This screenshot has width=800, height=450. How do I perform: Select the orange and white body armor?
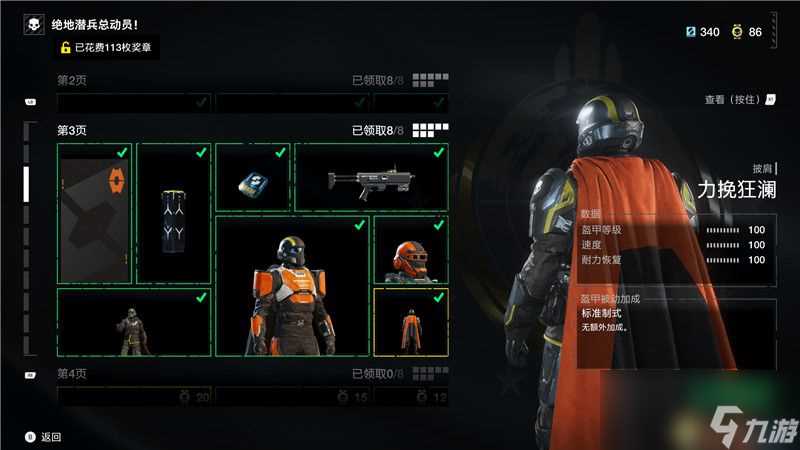(292, 286)
